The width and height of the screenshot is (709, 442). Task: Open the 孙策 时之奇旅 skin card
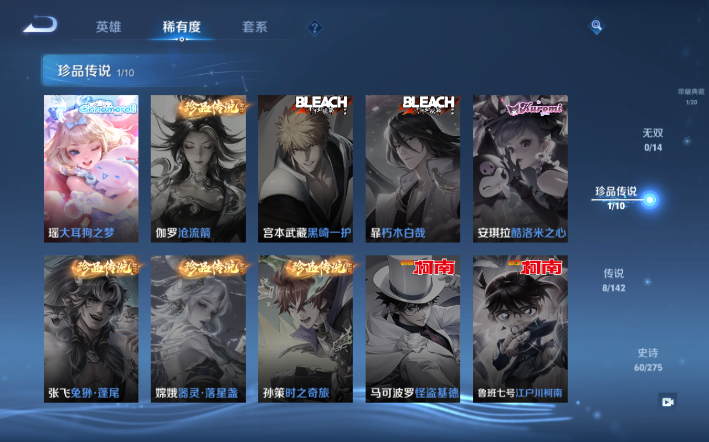pyautogui.click(x=305, y=329)
